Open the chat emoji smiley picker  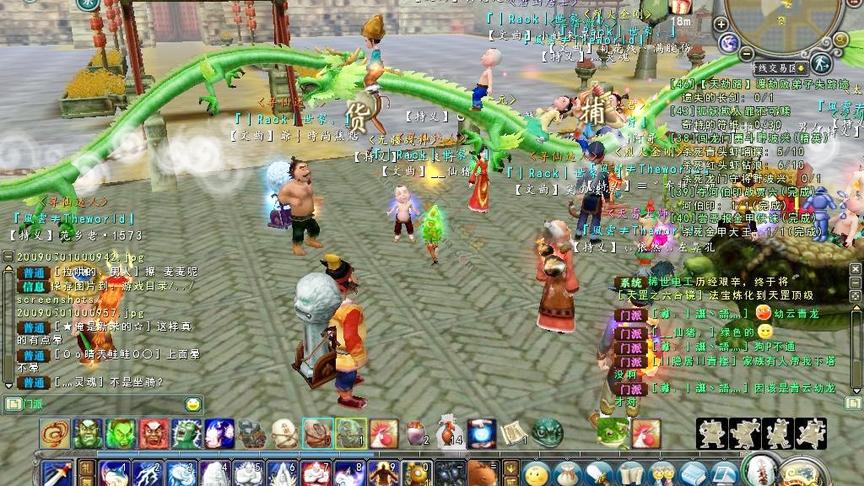coord(191,404)
